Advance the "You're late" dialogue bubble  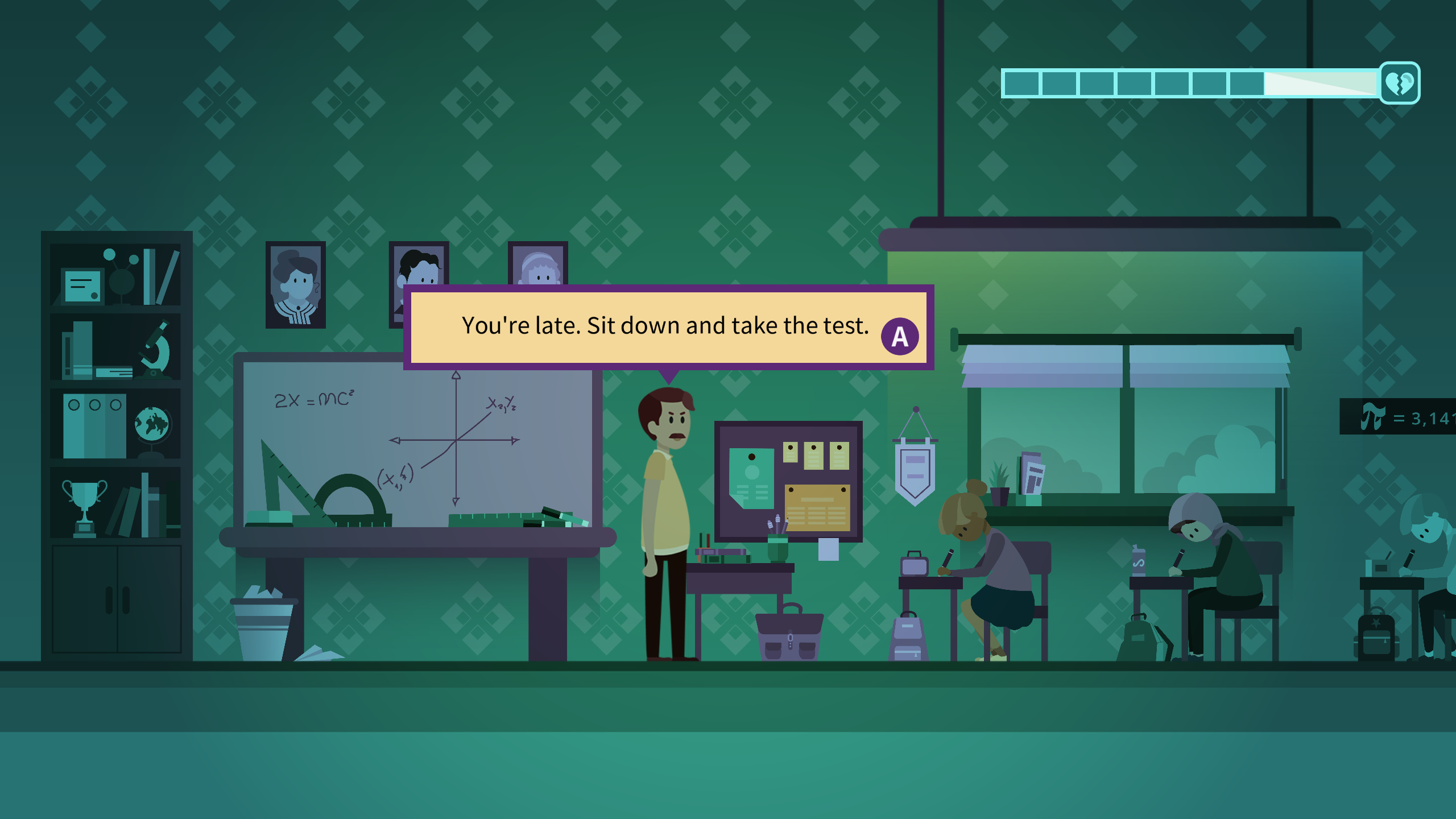(x=899, y=337)
